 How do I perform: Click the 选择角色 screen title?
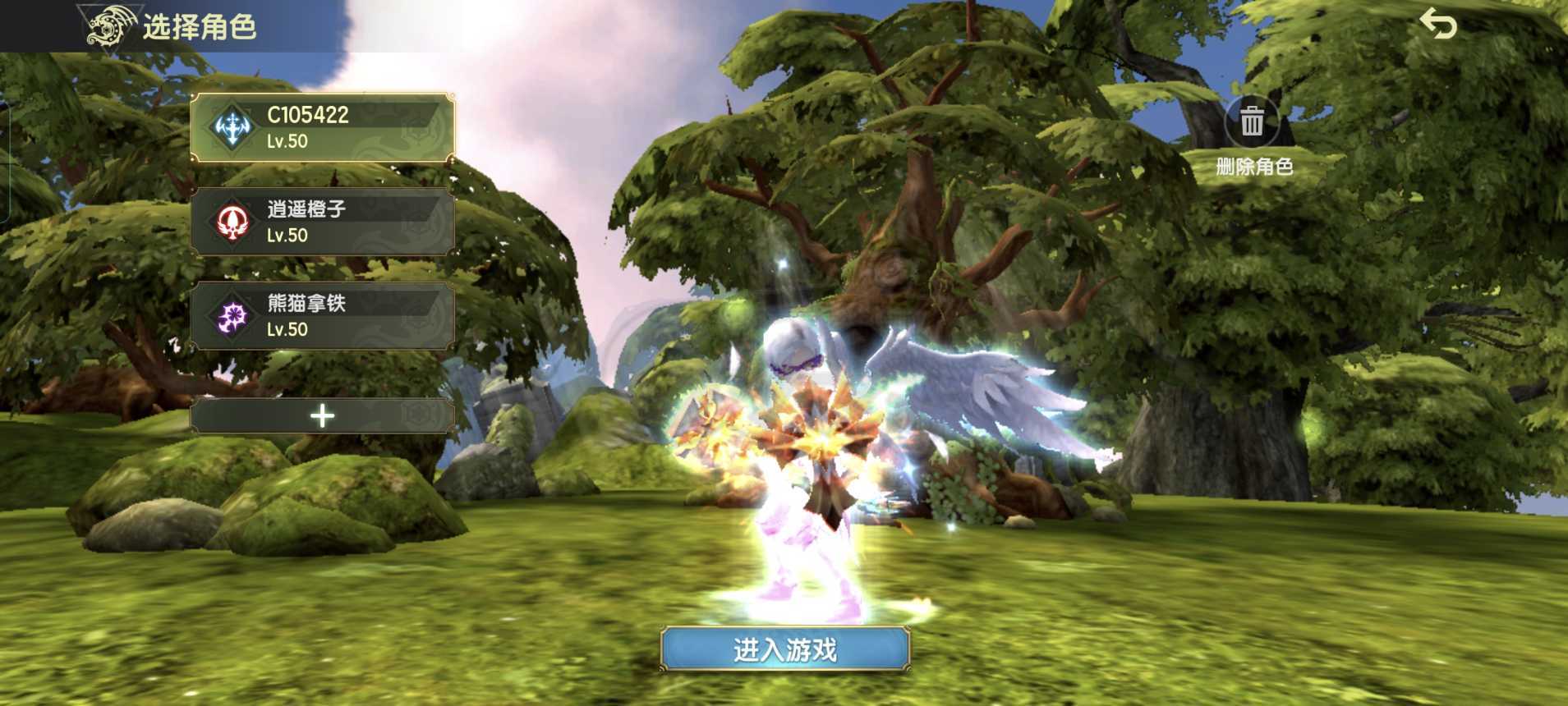pos(200,27)
